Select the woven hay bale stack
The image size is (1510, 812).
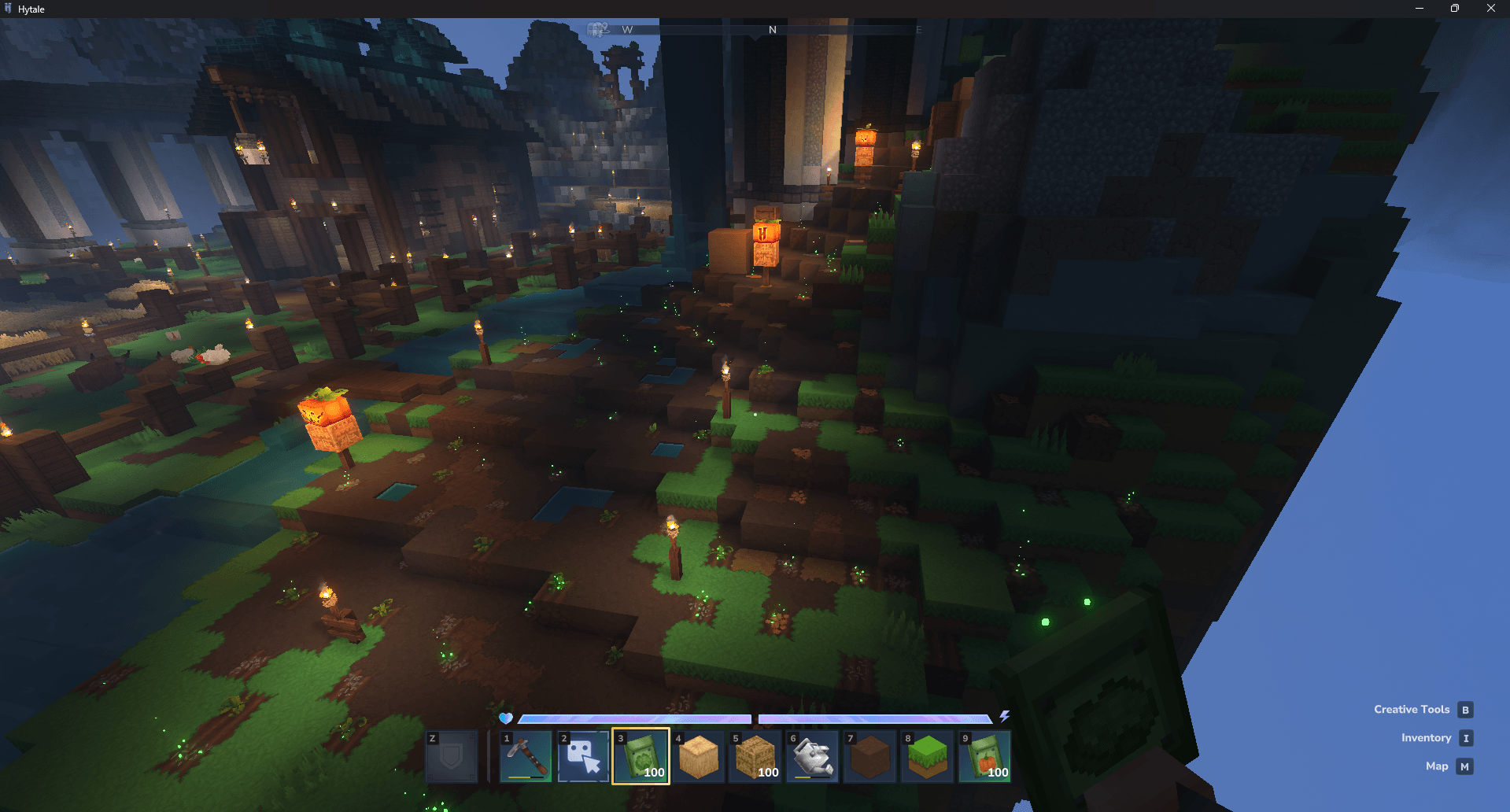(x=755, y=756)
